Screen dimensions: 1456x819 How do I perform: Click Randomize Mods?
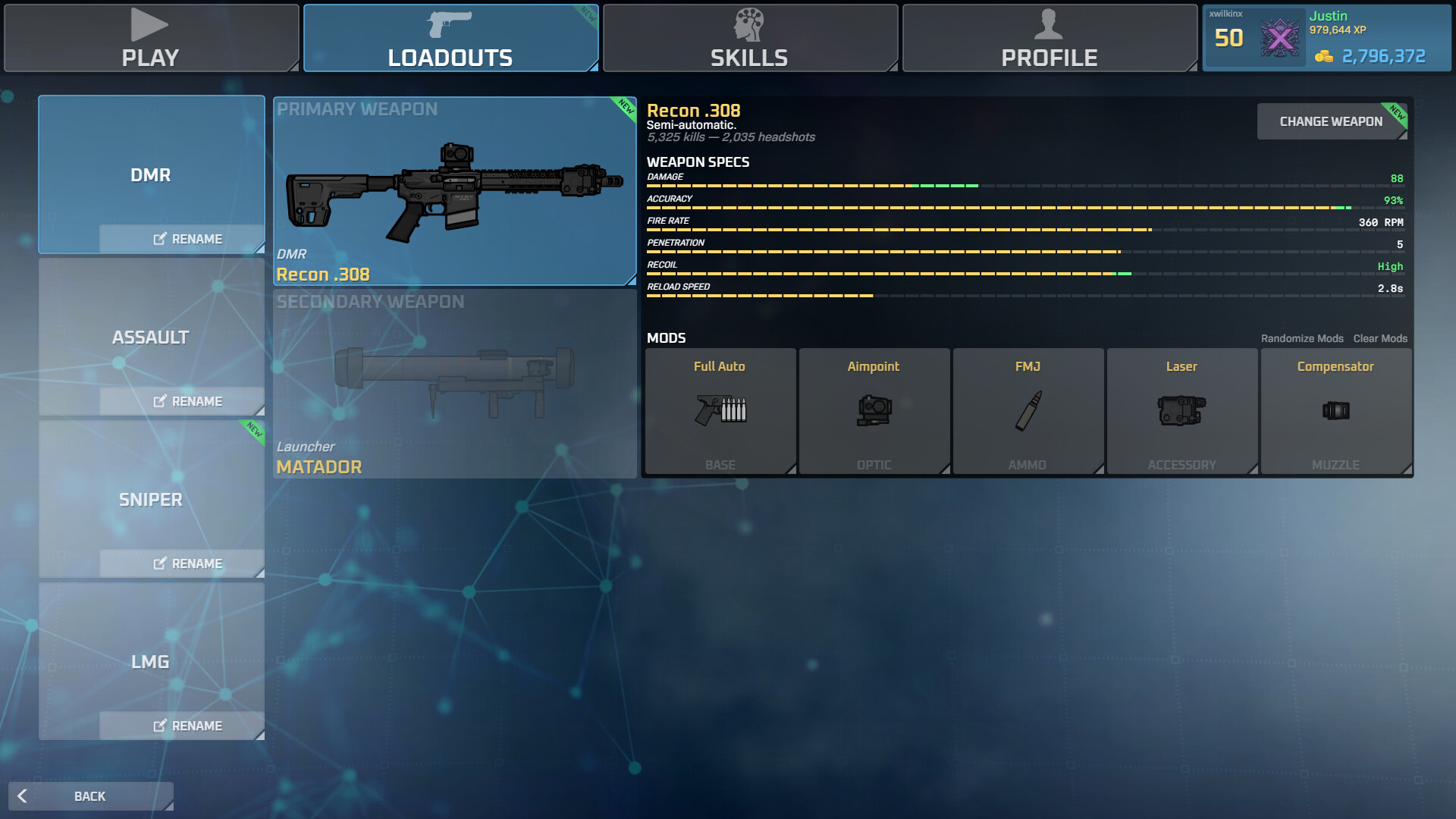pos(1302,338)
